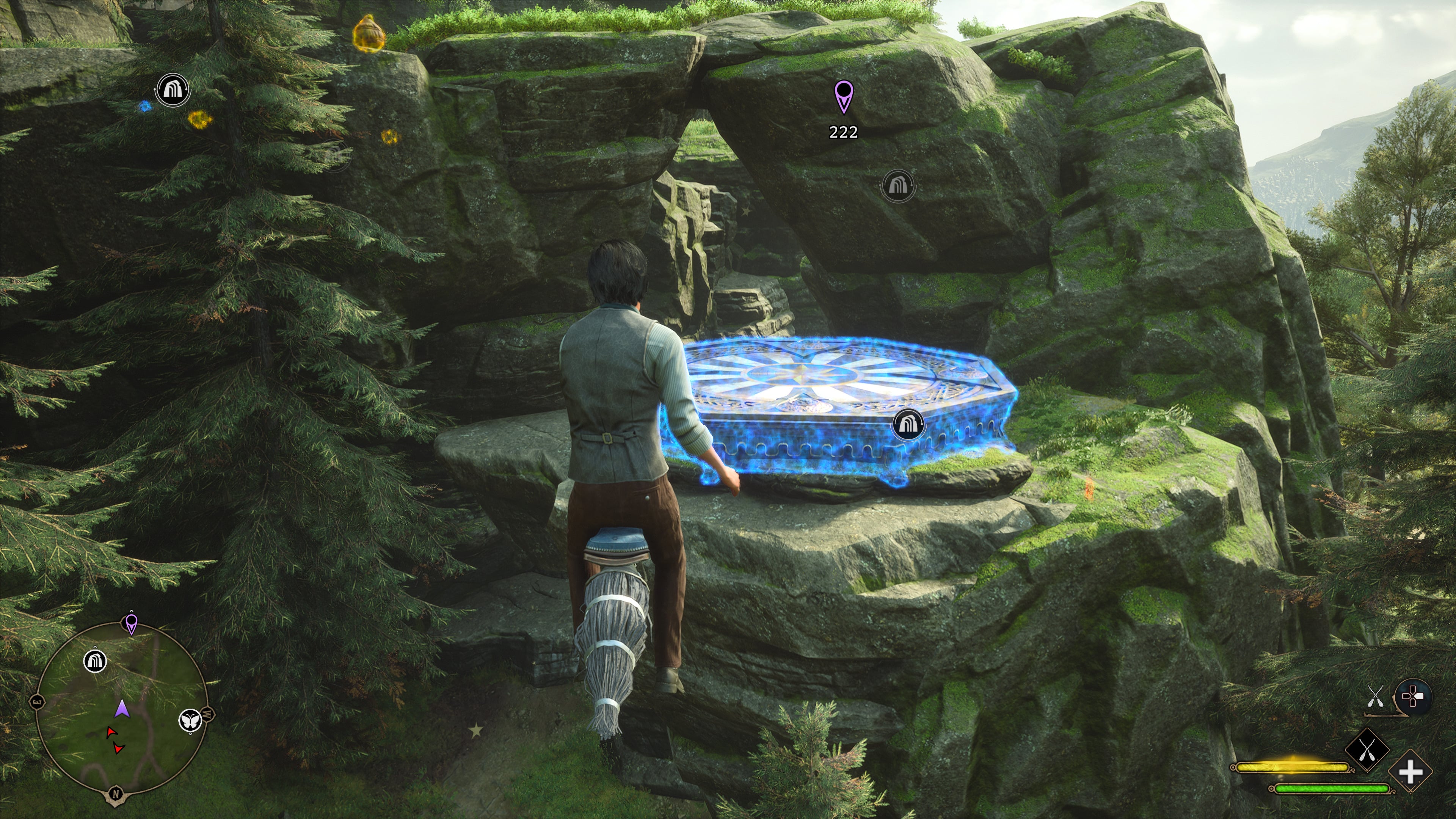Screen dimensions: 1456x819
Task: Select the butterfly marker on the minimap
Action: tap(190, 720)
